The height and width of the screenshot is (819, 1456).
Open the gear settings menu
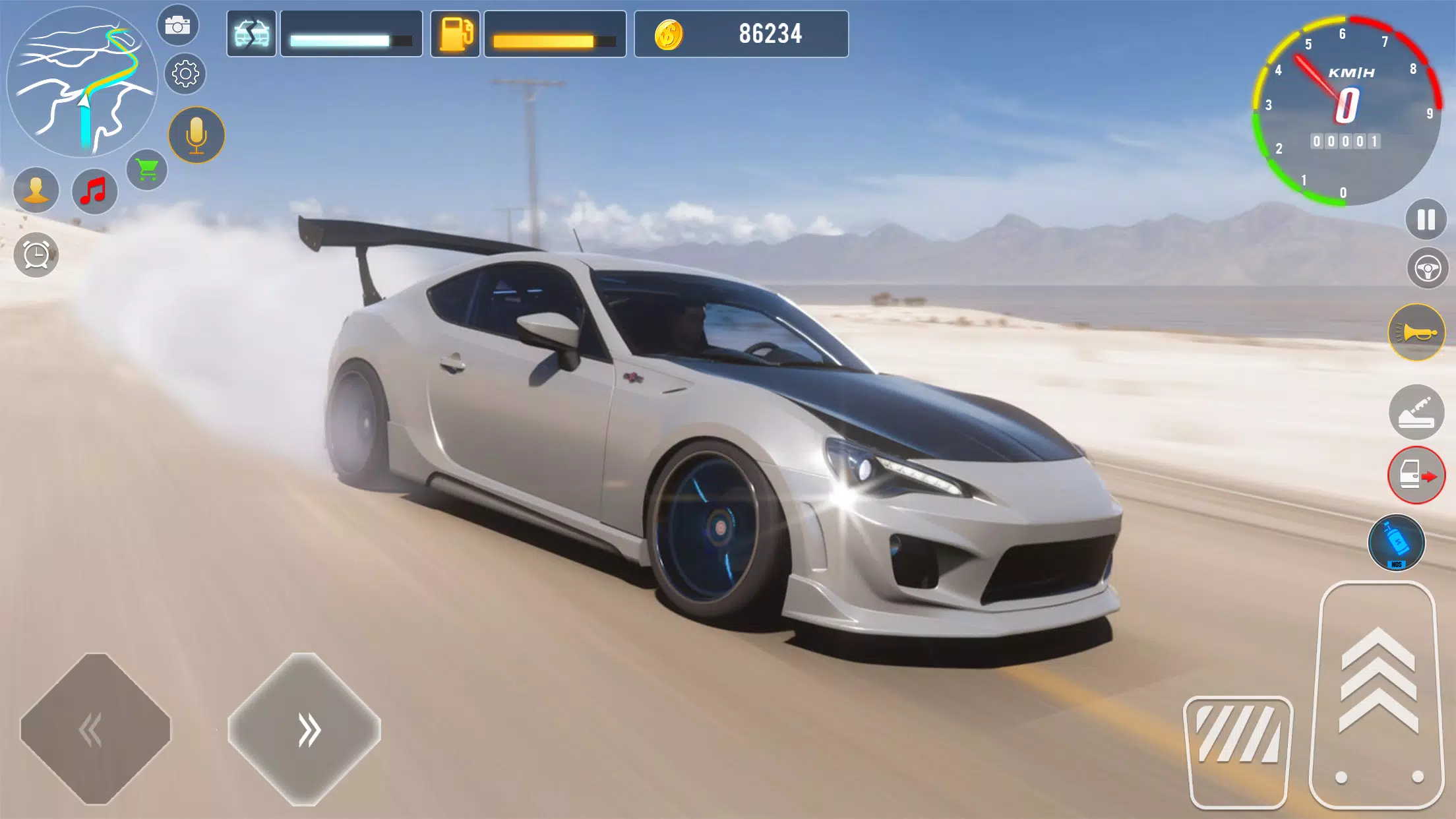point(185,73)
